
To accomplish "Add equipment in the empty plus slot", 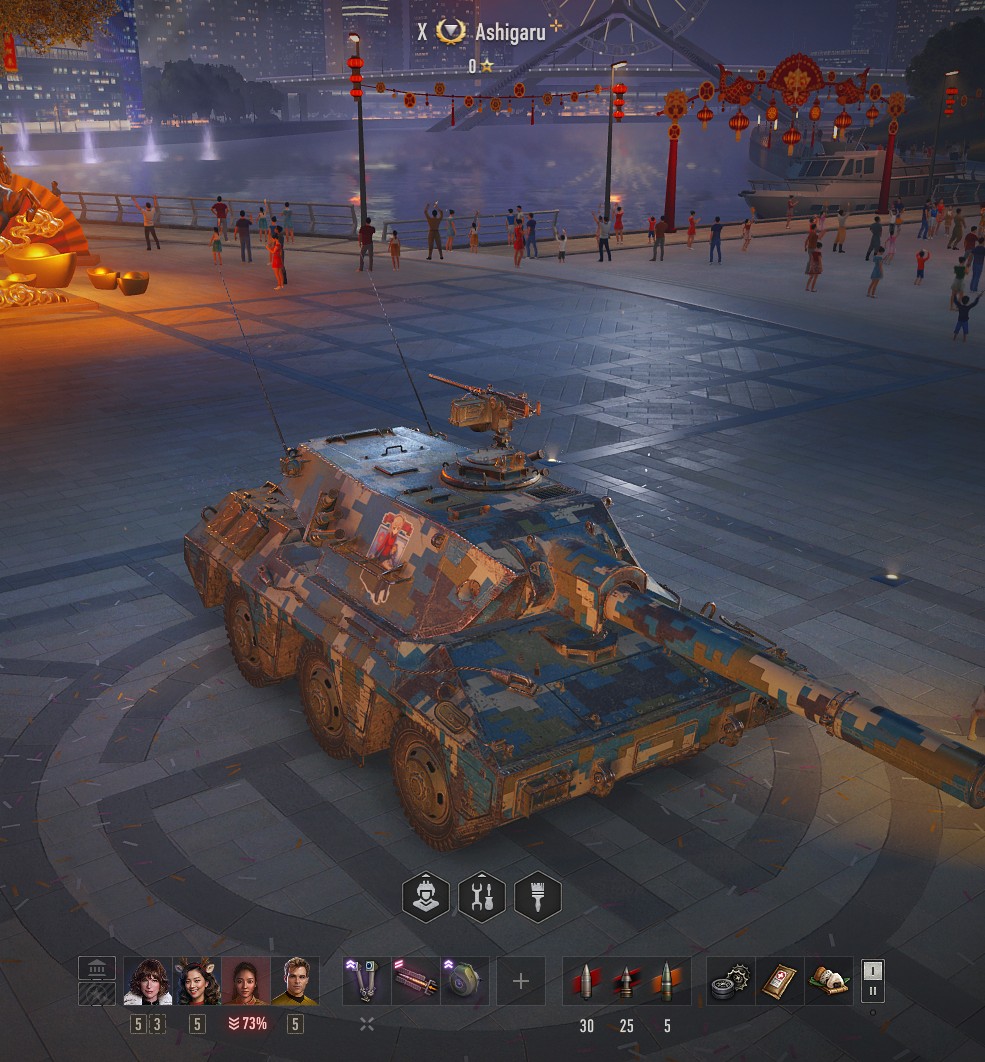I will click(521, 981).
